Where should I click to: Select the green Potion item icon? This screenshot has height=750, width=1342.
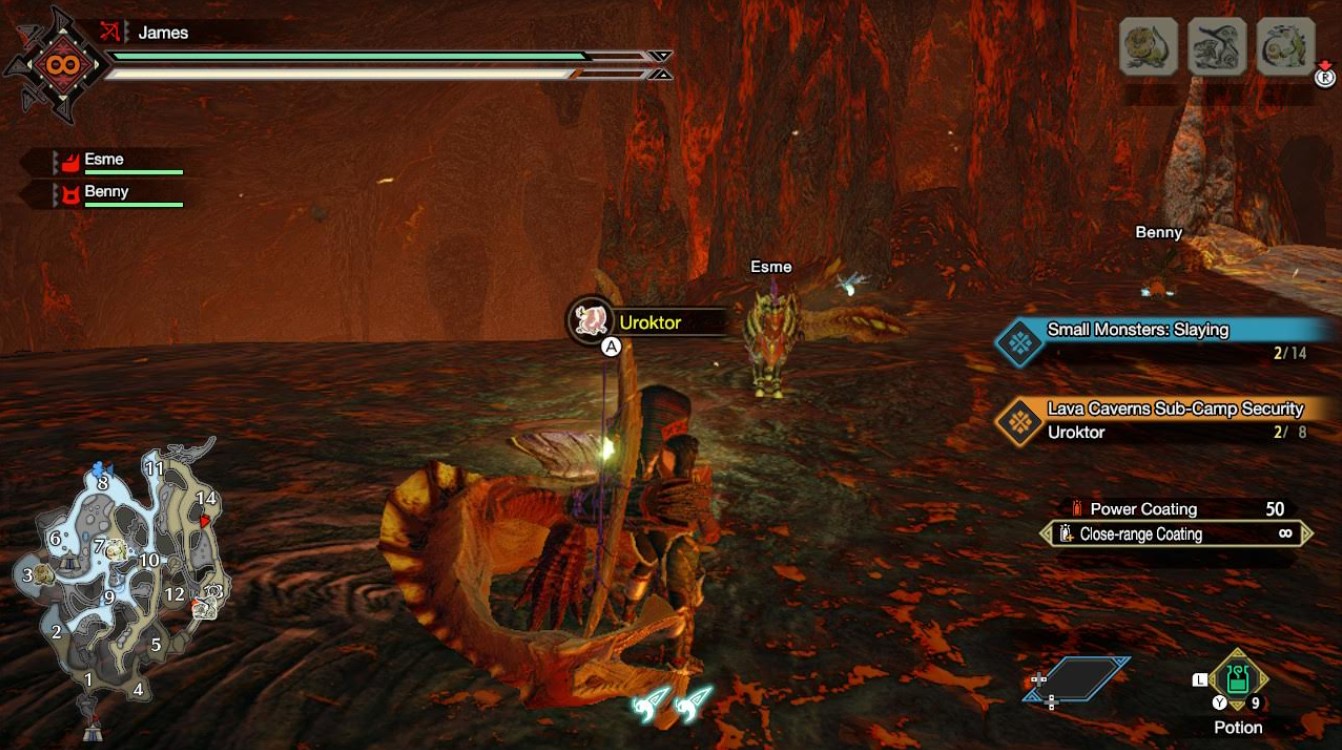1237,679
